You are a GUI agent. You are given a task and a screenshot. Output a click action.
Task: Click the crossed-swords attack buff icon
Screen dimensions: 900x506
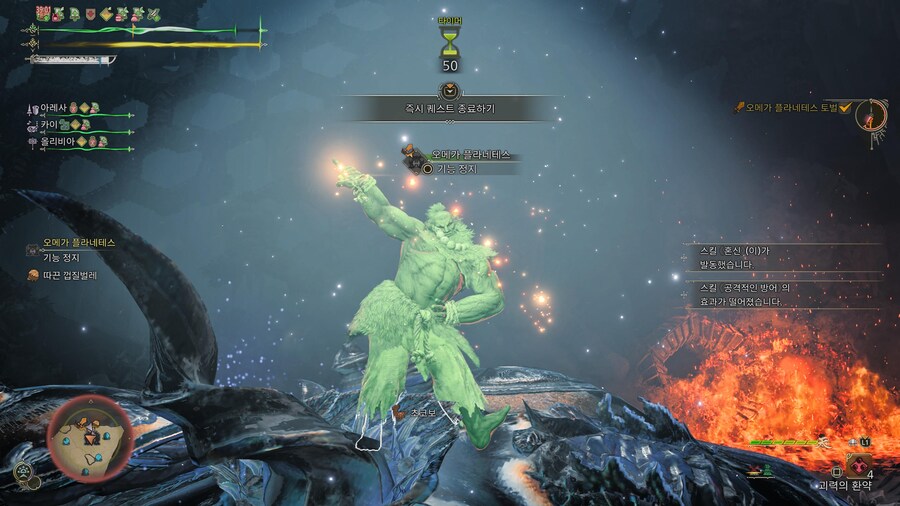(154, 14)
